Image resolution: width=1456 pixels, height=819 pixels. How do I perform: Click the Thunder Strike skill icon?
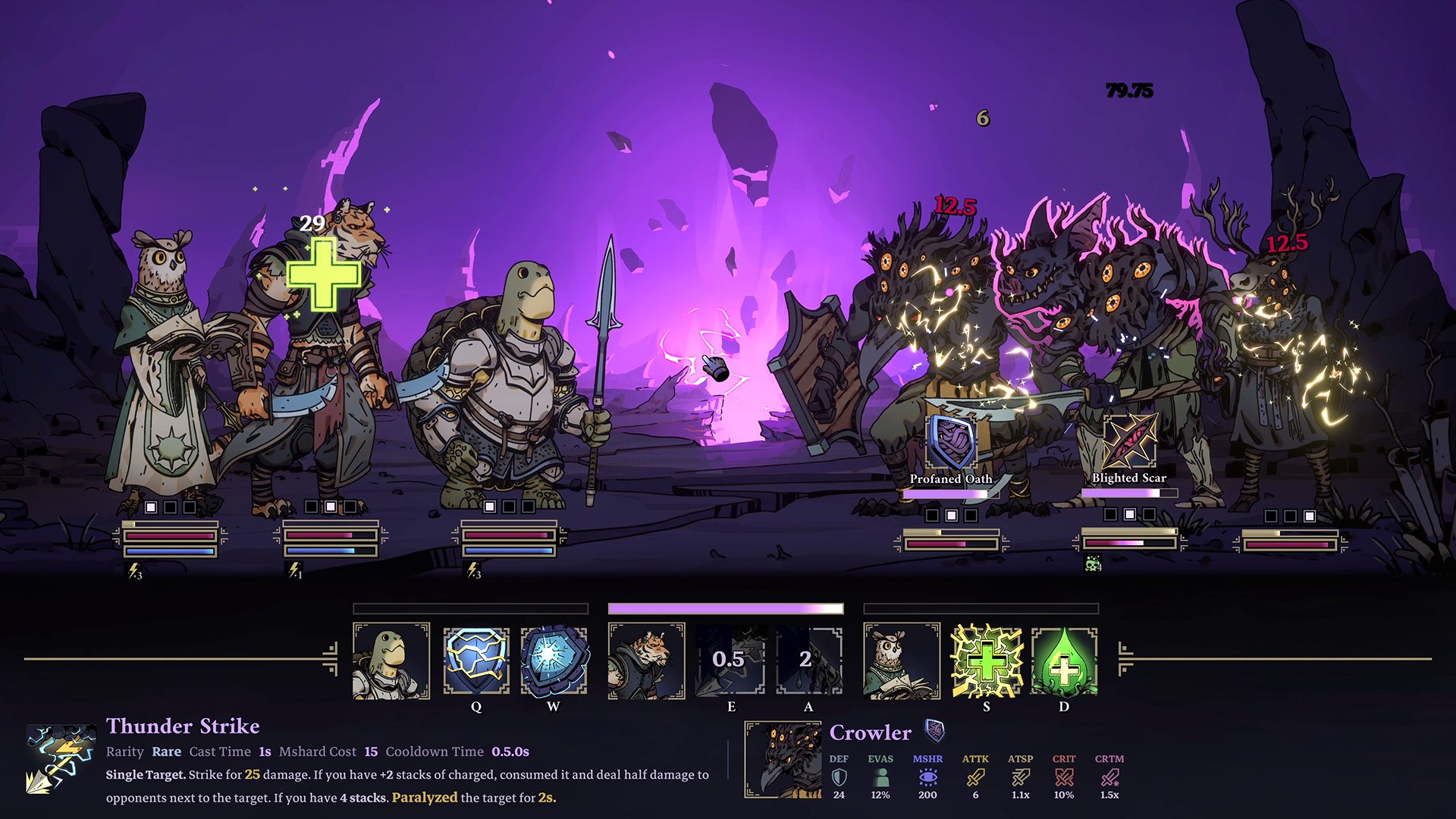tap(62, 759)
